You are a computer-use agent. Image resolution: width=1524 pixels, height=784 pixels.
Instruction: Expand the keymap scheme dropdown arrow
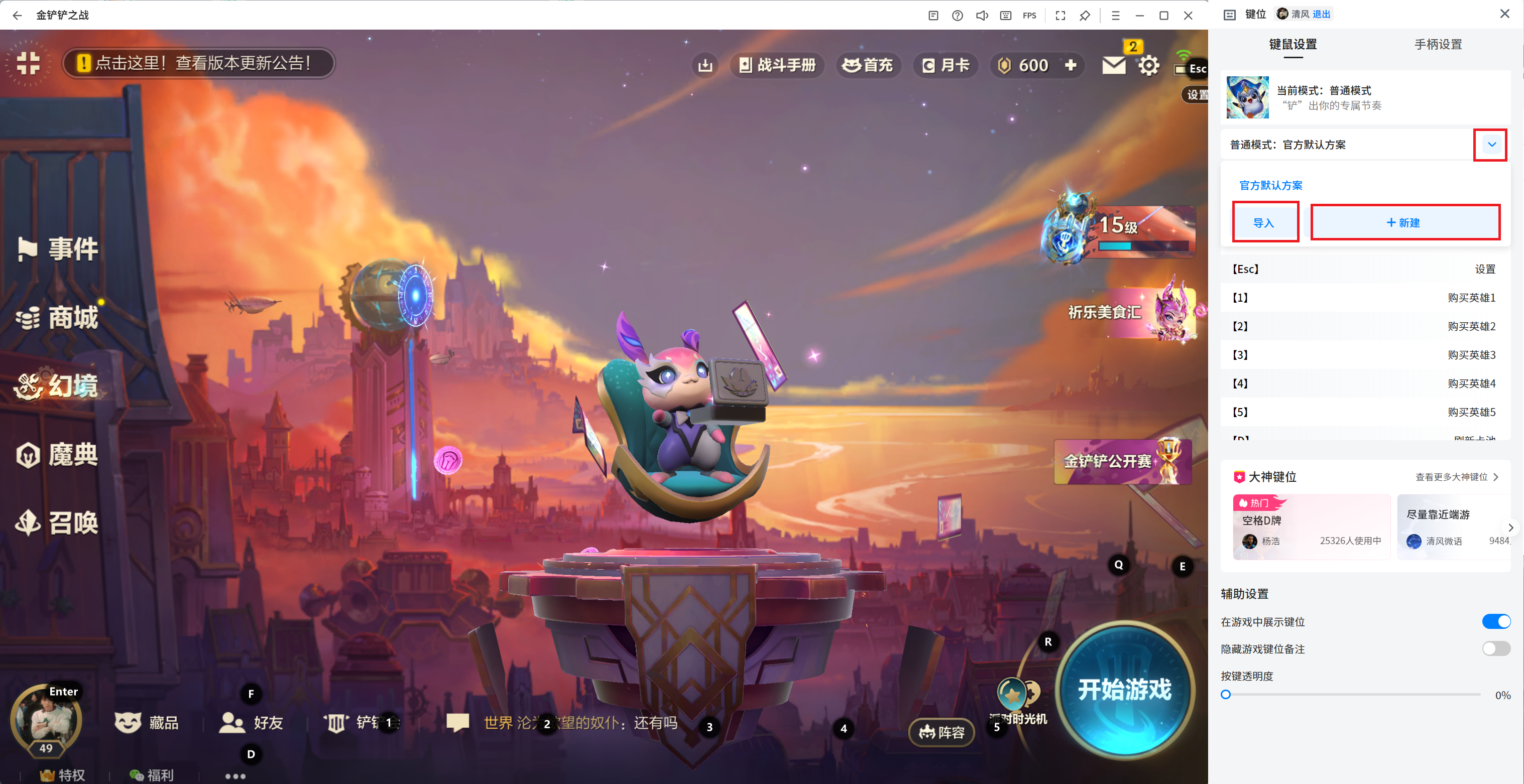click(1491, 144)
